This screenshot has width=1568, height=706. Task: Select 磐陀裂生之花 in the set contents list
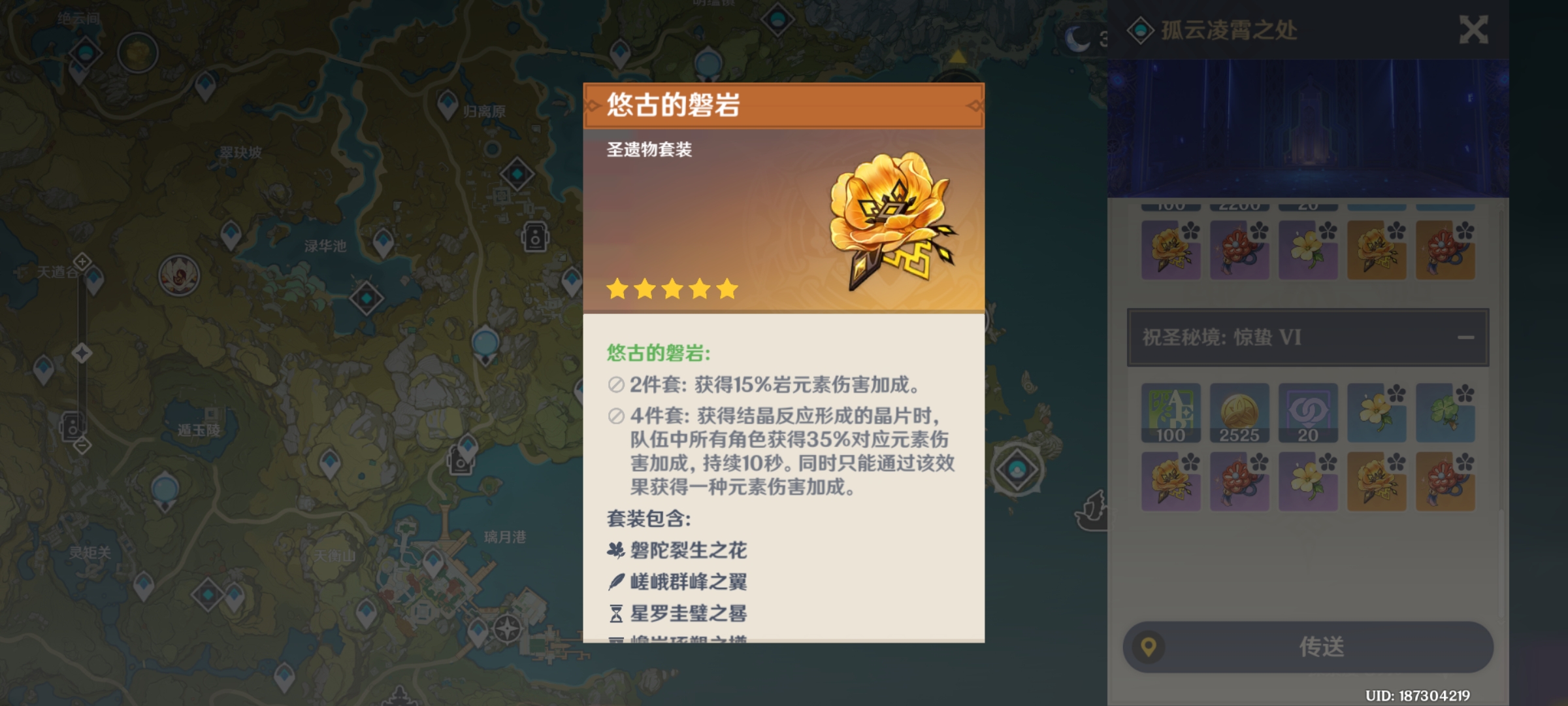pos(678,551)
